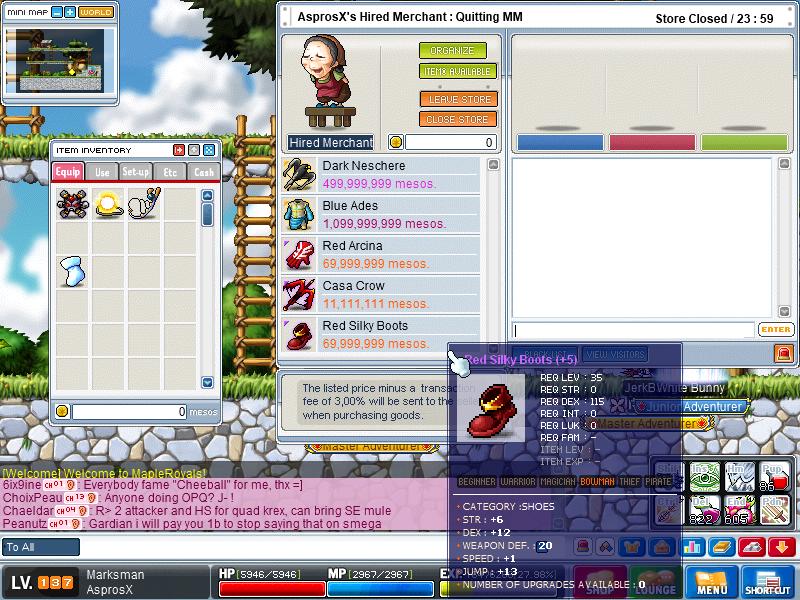Open the Items Available list
Image resolution: width=800 pixels, height=600 pixels.
pyautogui.click(x=457, y=72)
